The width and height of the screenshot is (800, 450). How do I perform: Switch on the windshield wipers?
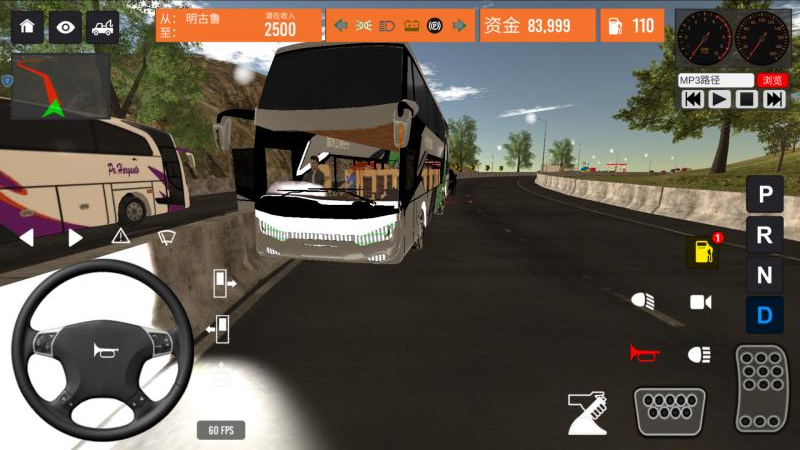click(166, 237)
